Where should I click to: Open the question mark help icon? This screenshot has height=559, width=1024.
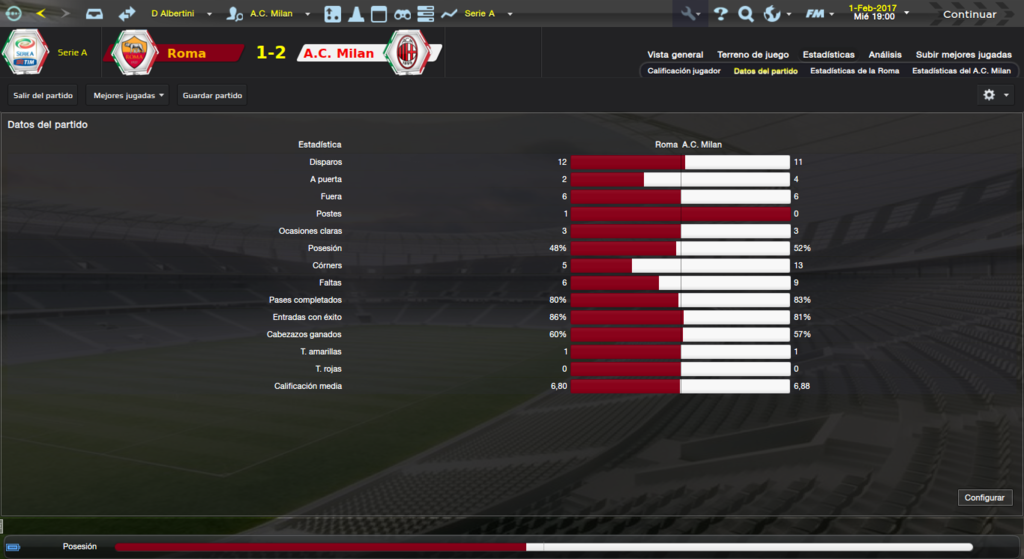point(720,14)
